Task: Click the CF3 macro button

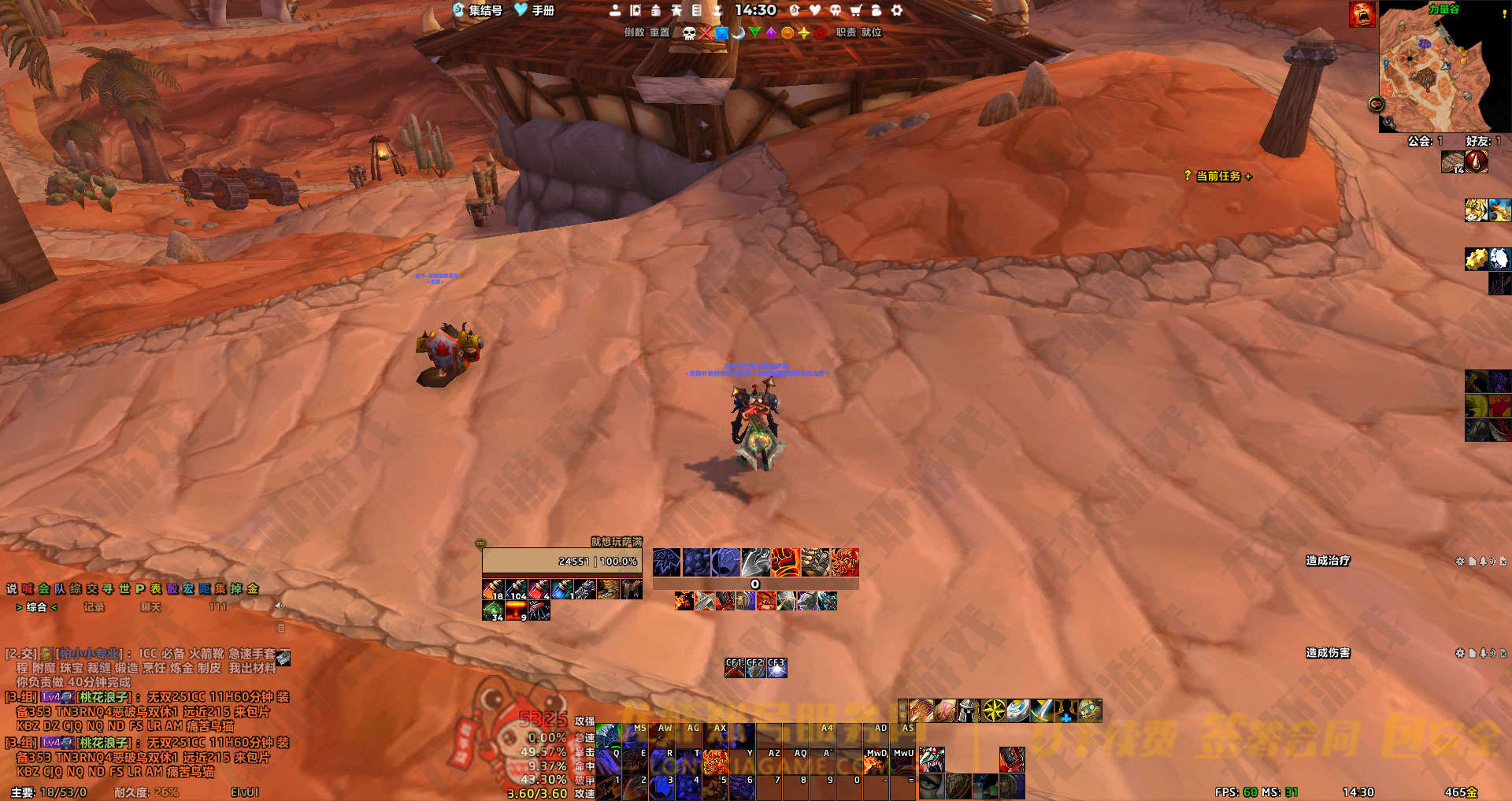Action: point(776,668)
